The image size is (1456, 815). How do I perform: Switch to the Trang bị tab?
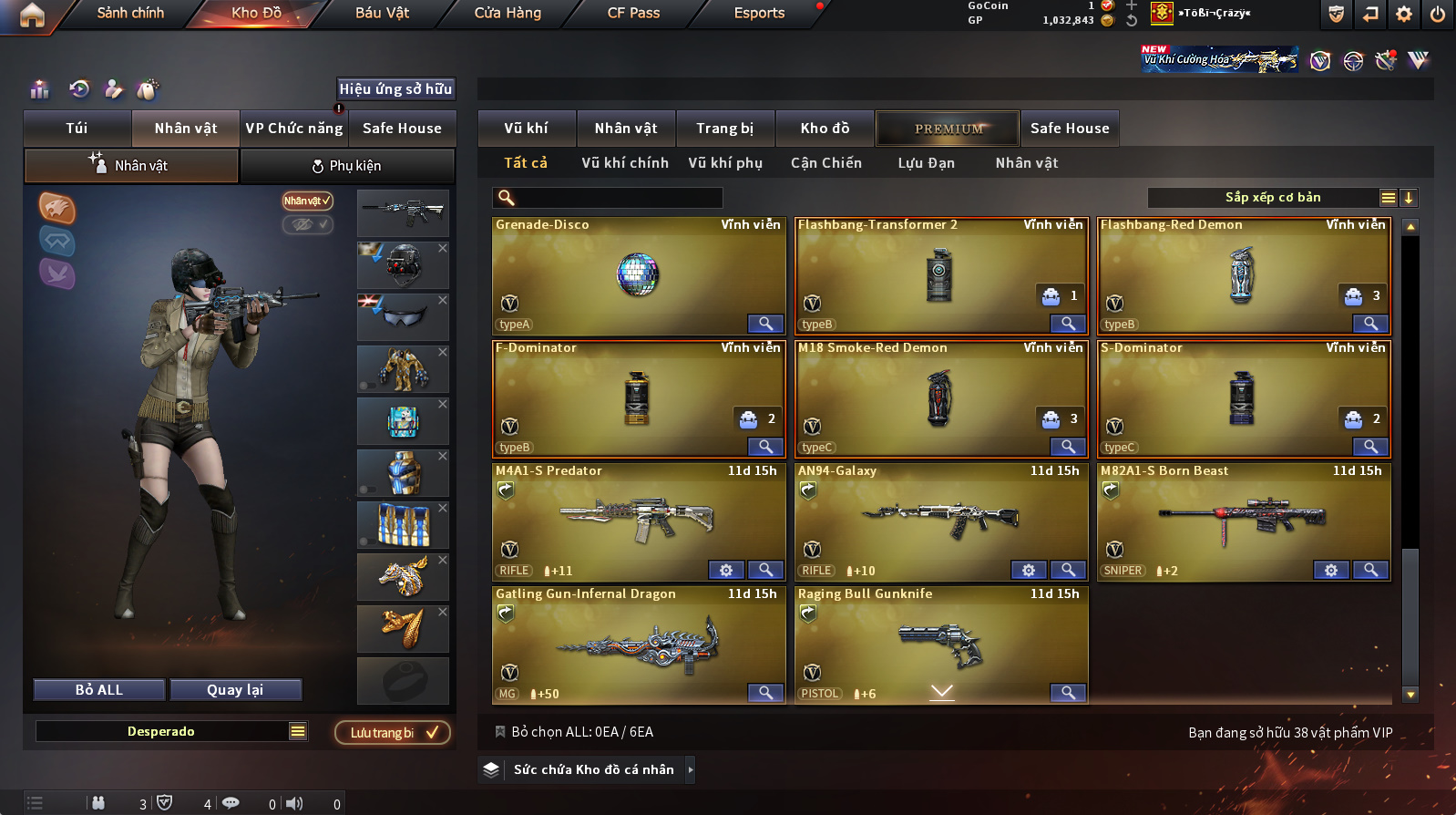[724, 129]
